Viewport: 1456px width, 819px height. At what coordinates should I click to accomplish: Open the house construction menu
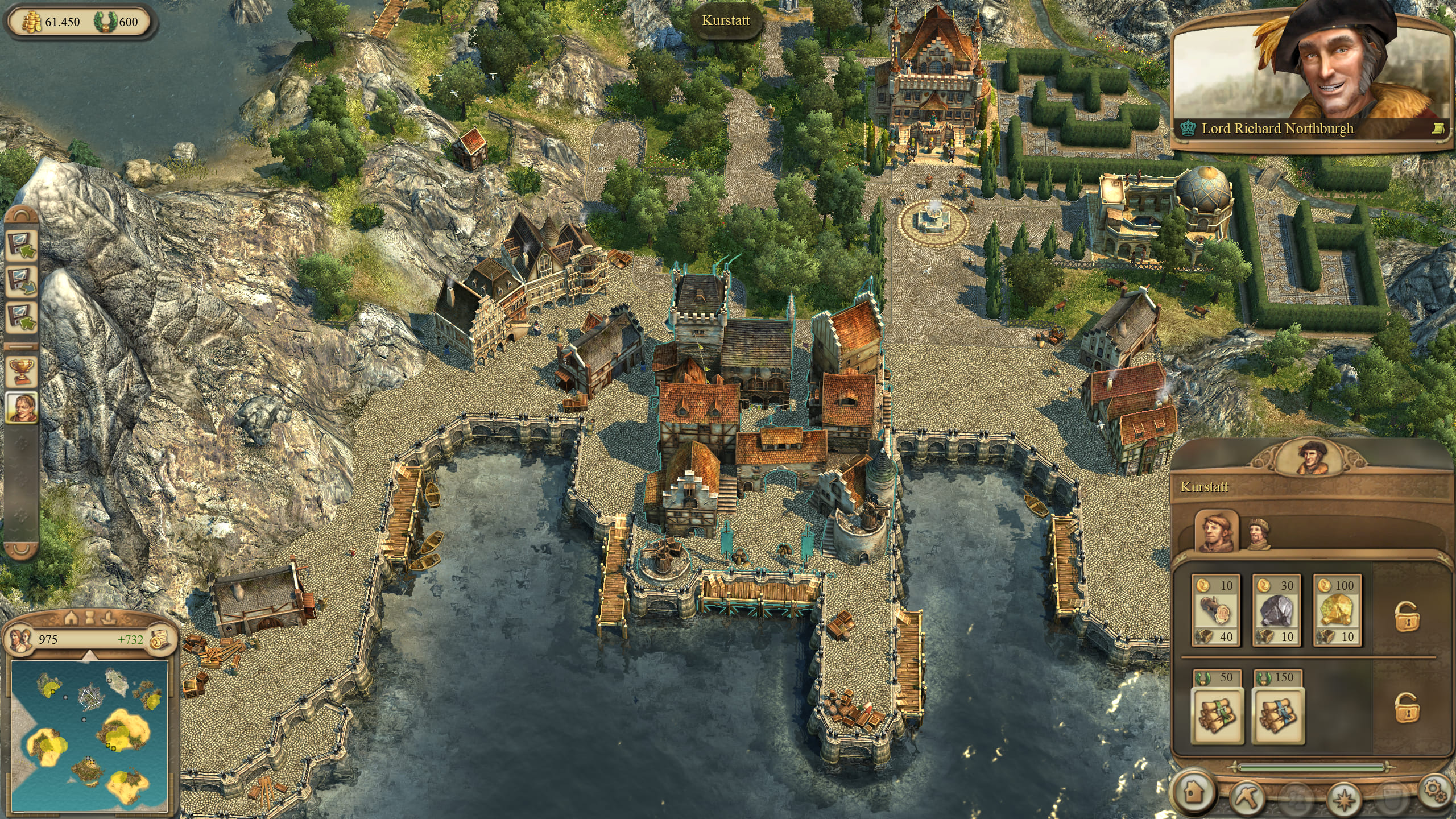click(1194, 791)
